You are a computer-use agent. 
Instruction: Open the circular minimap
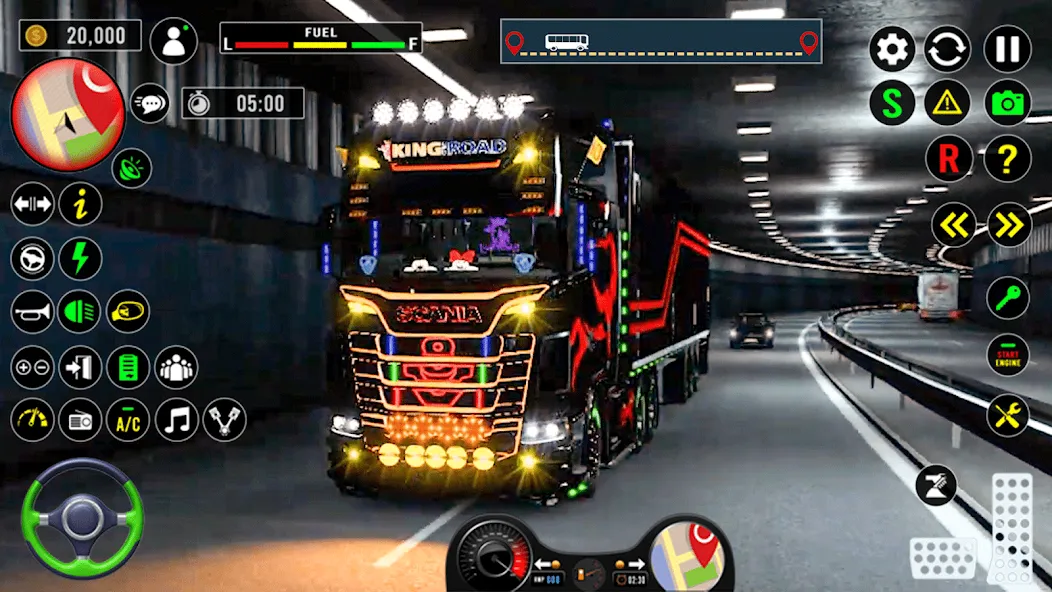click(x=67, y=114)
